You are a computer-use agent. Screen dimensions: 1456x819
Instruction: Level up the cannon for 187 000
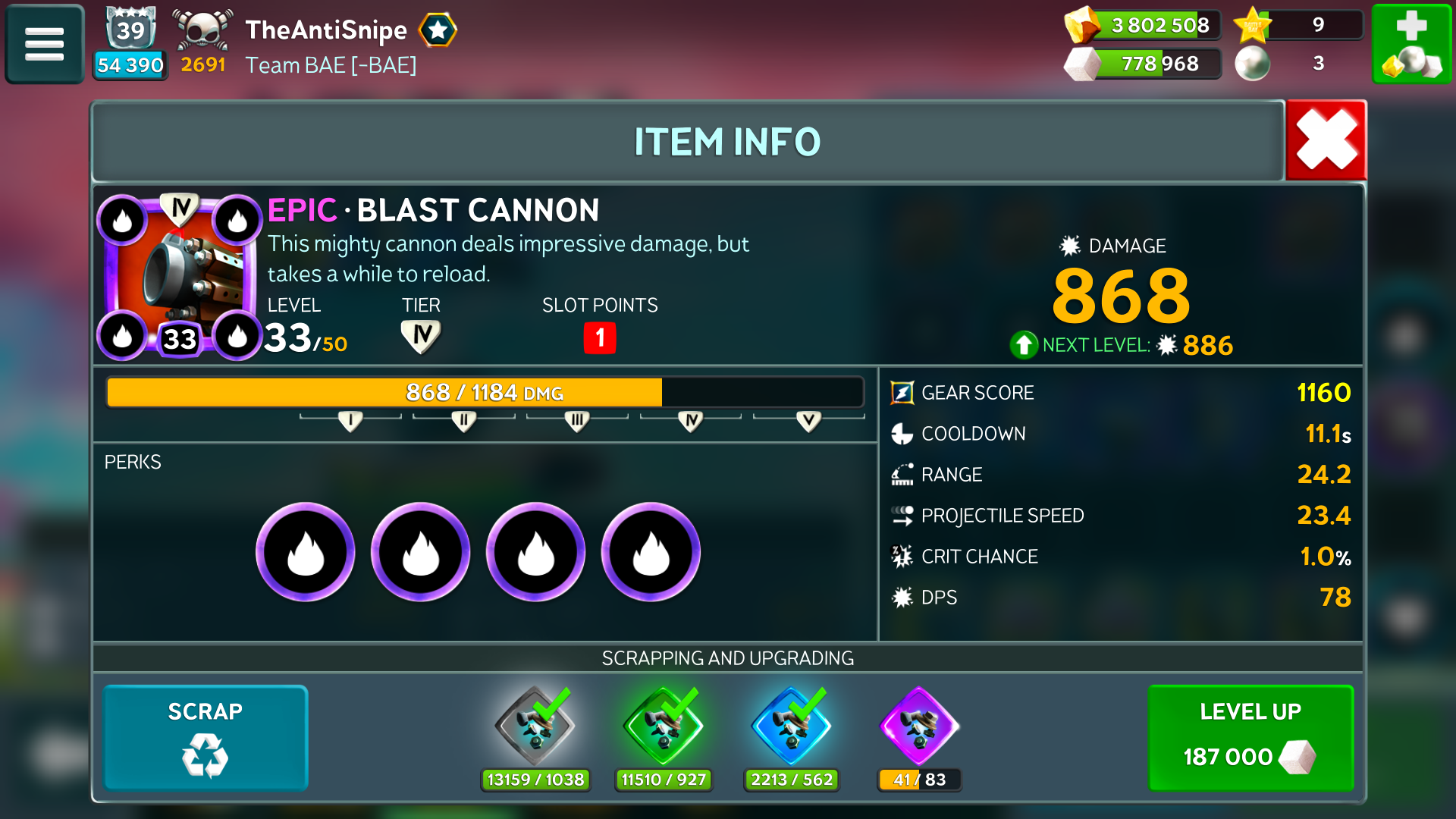pos(1250,738)
